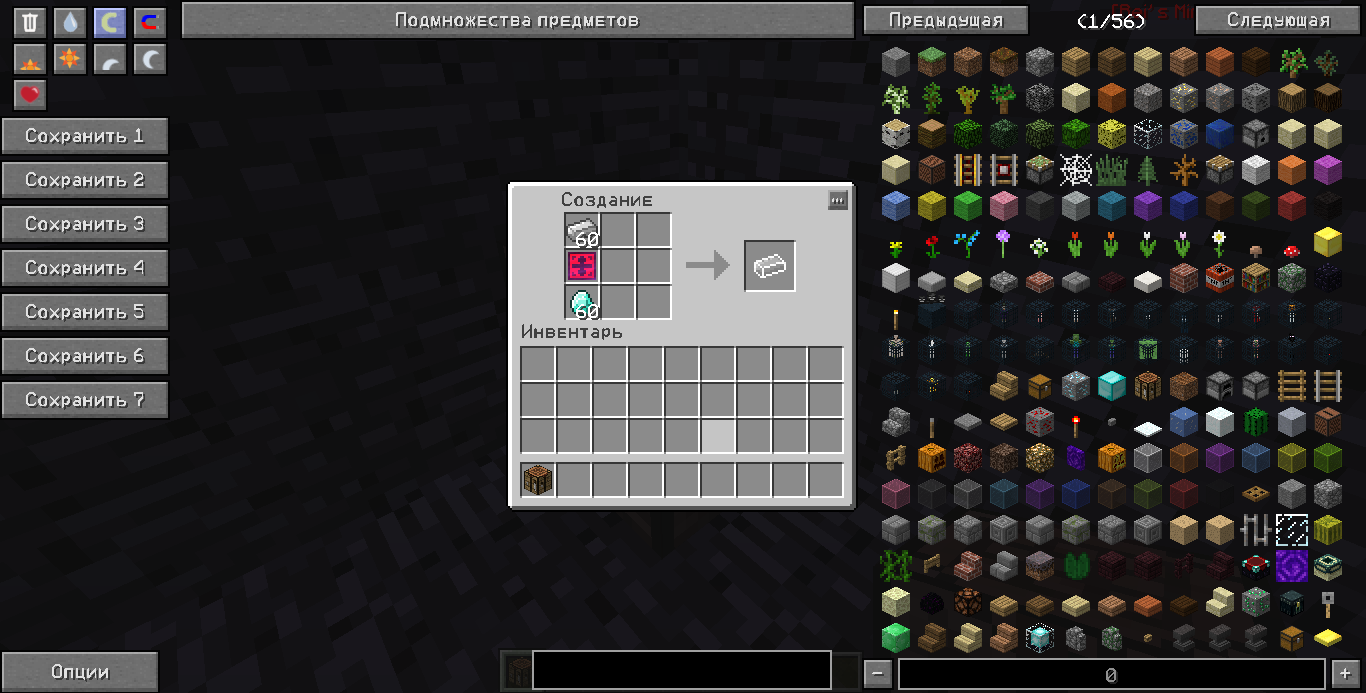Open the Опции options menu

tap(80, 672)
